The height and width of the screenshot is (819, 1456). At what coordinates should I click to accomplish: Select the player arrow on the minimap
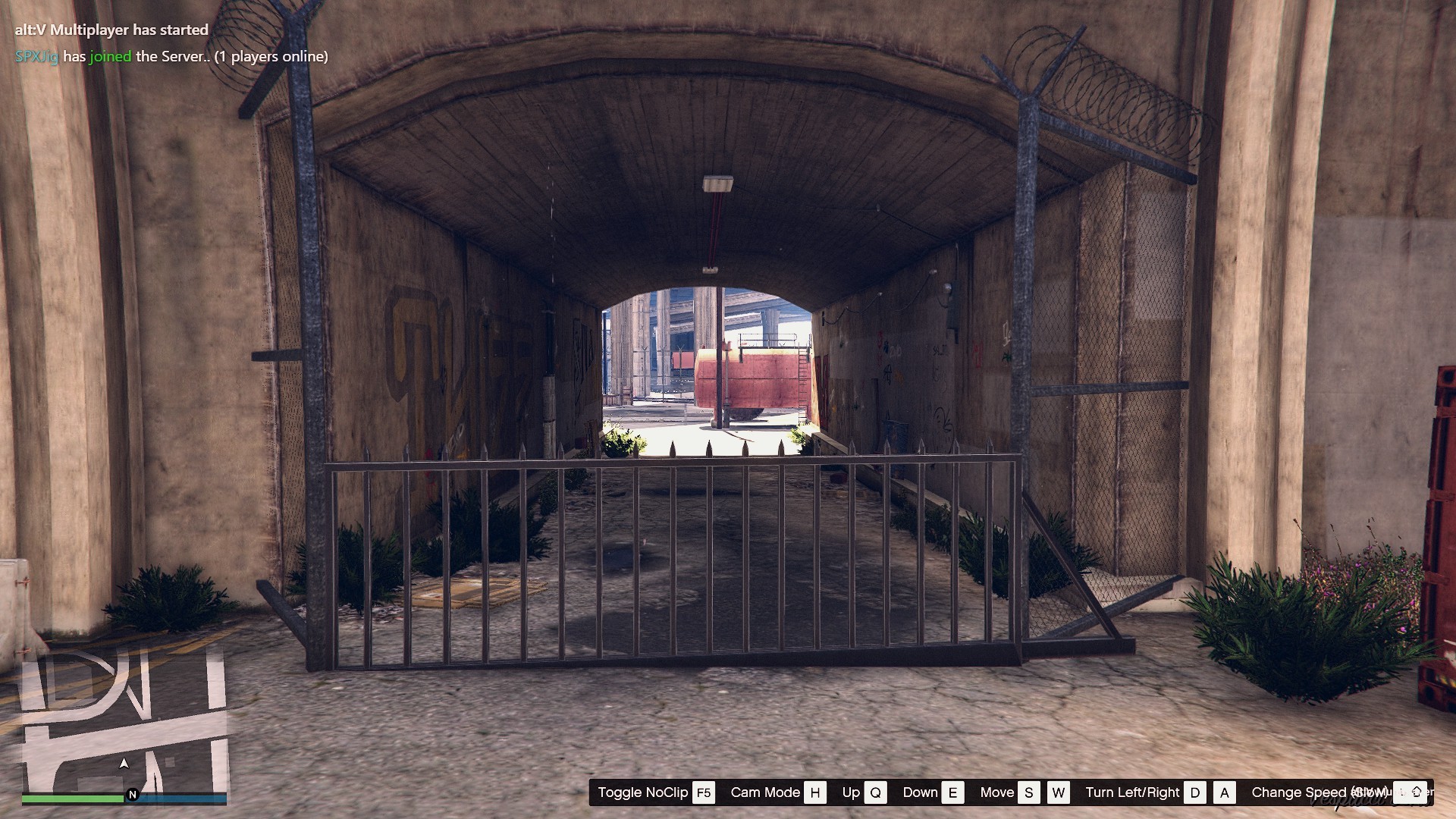point(124,763)
